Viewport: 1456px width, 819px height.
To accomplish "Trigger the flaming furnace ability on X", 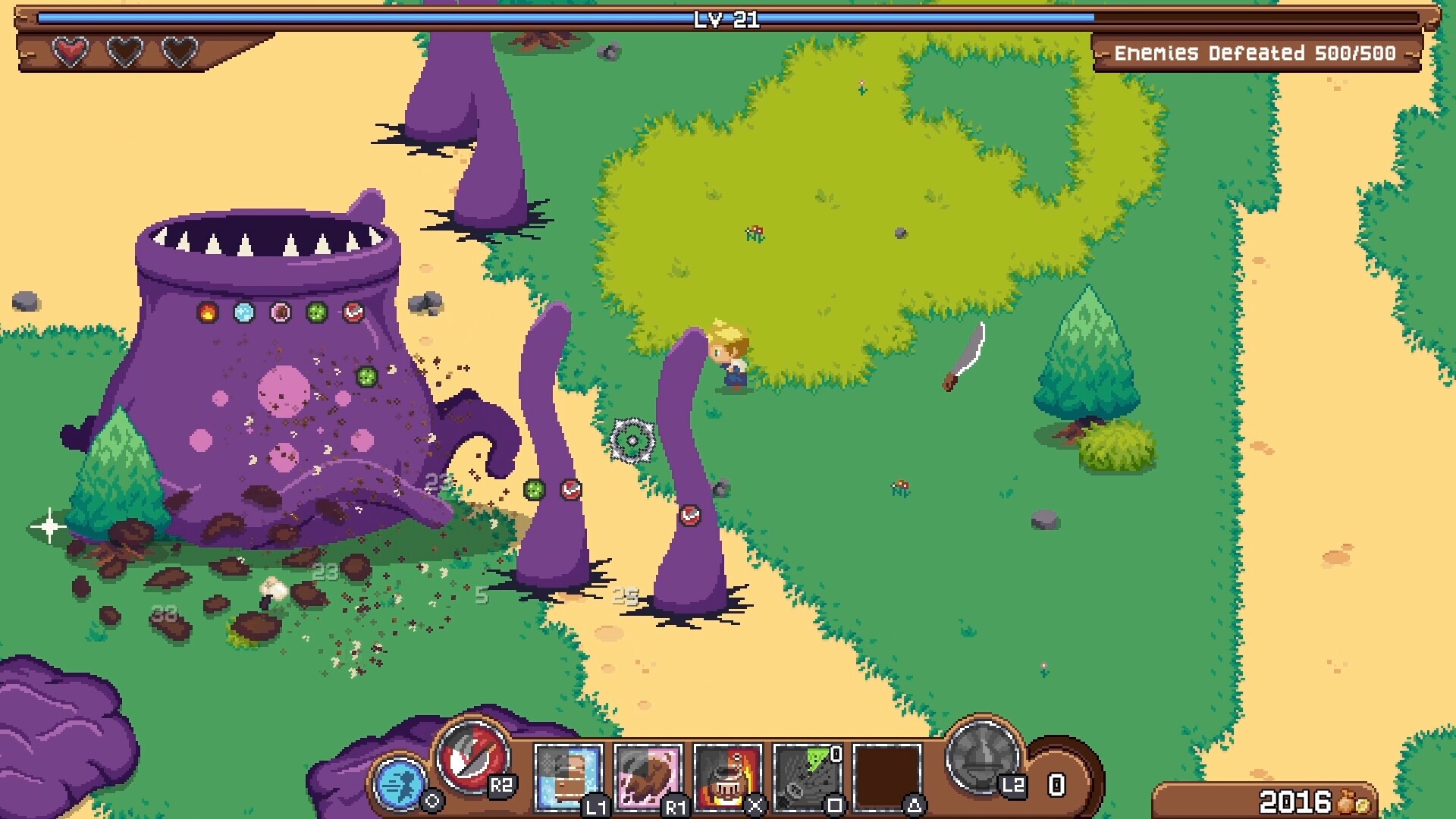I will pyautogui.click(x=726, y=776).
